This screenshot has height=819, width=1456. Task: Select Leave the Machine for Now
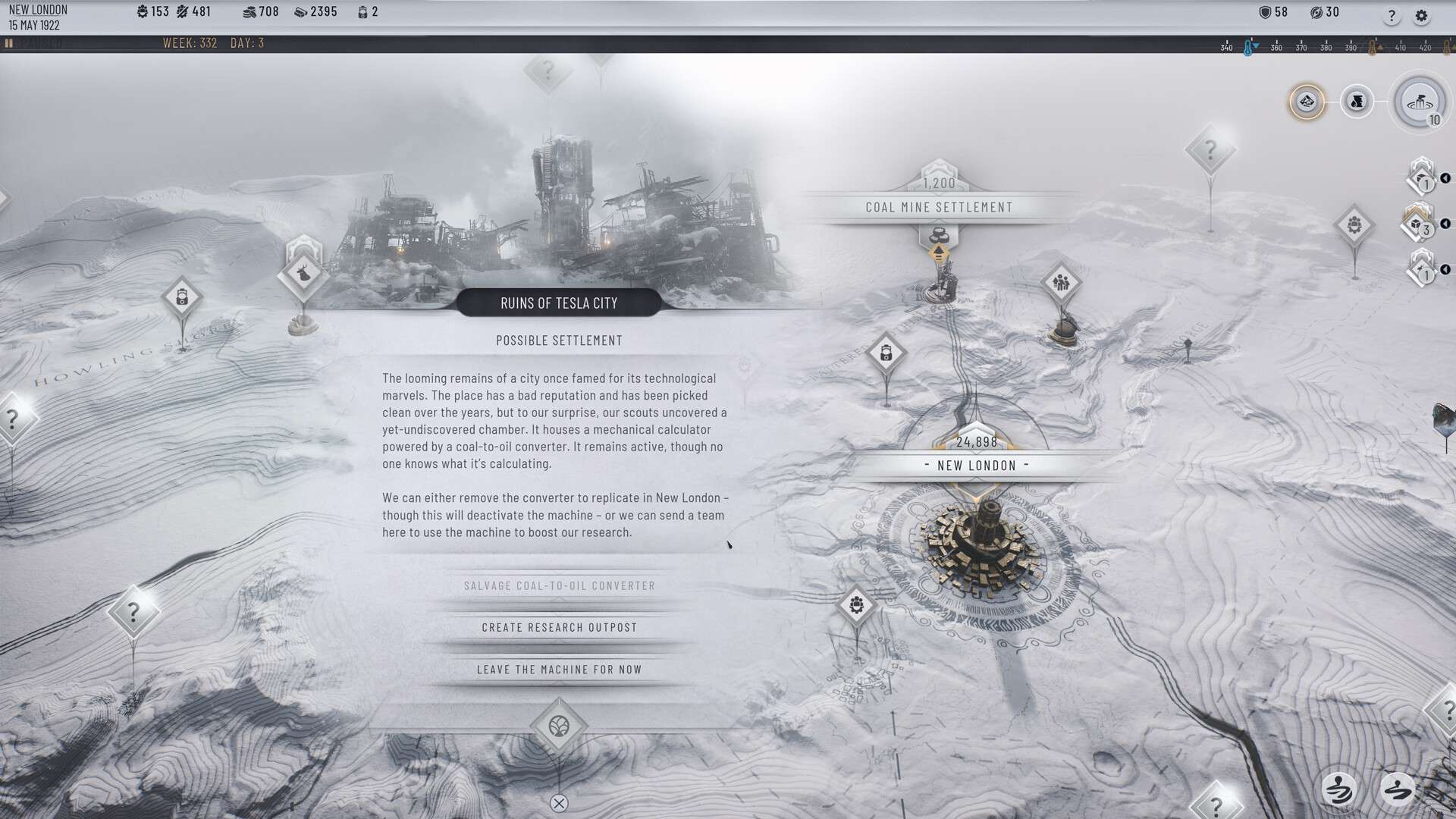[559, 670]
